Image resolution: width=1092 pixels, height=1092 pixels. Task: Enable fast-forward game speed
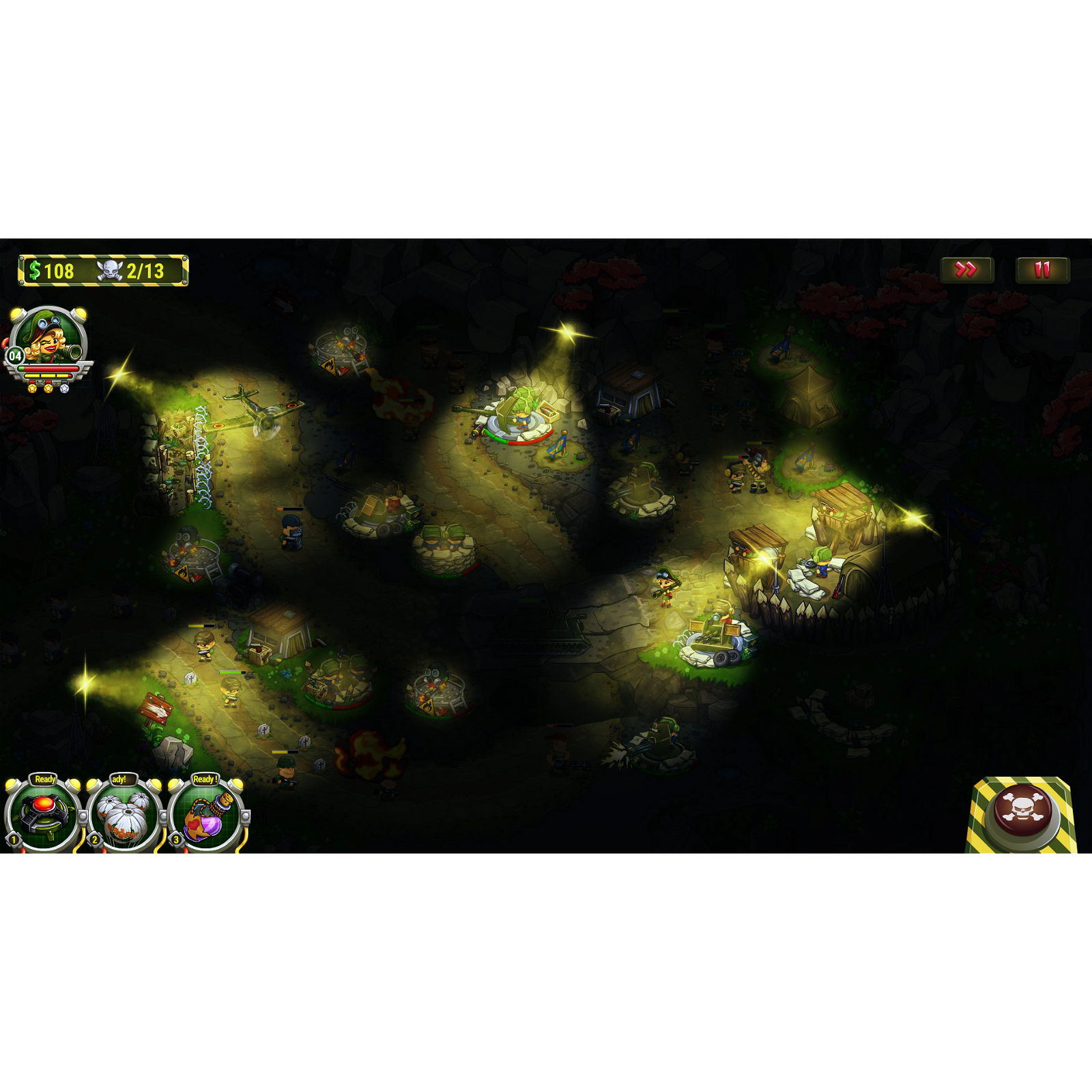click(966, 270)
